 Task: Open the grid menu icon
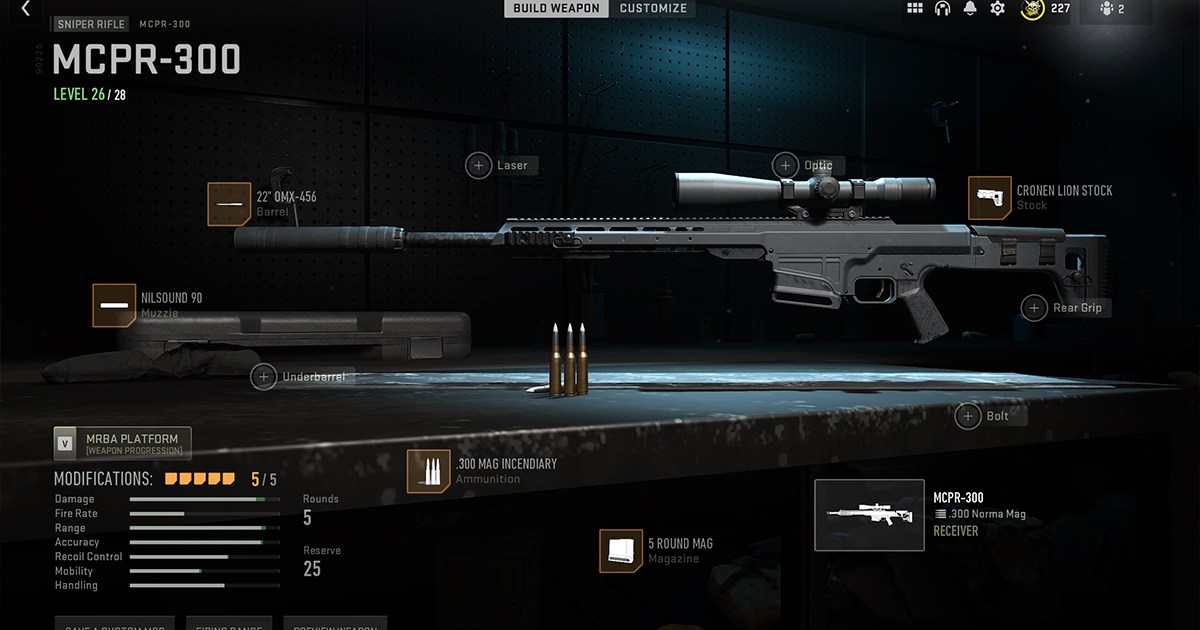(x=914, y=9)
